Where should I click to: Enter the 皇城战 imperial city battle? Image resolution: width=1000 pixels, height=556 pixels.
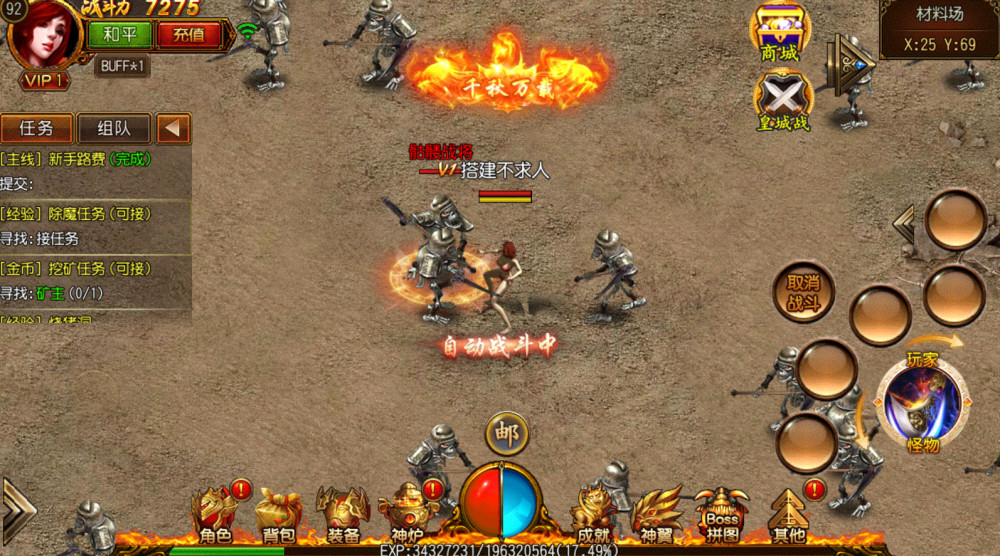pyautogui.click(x=782, y=103)
